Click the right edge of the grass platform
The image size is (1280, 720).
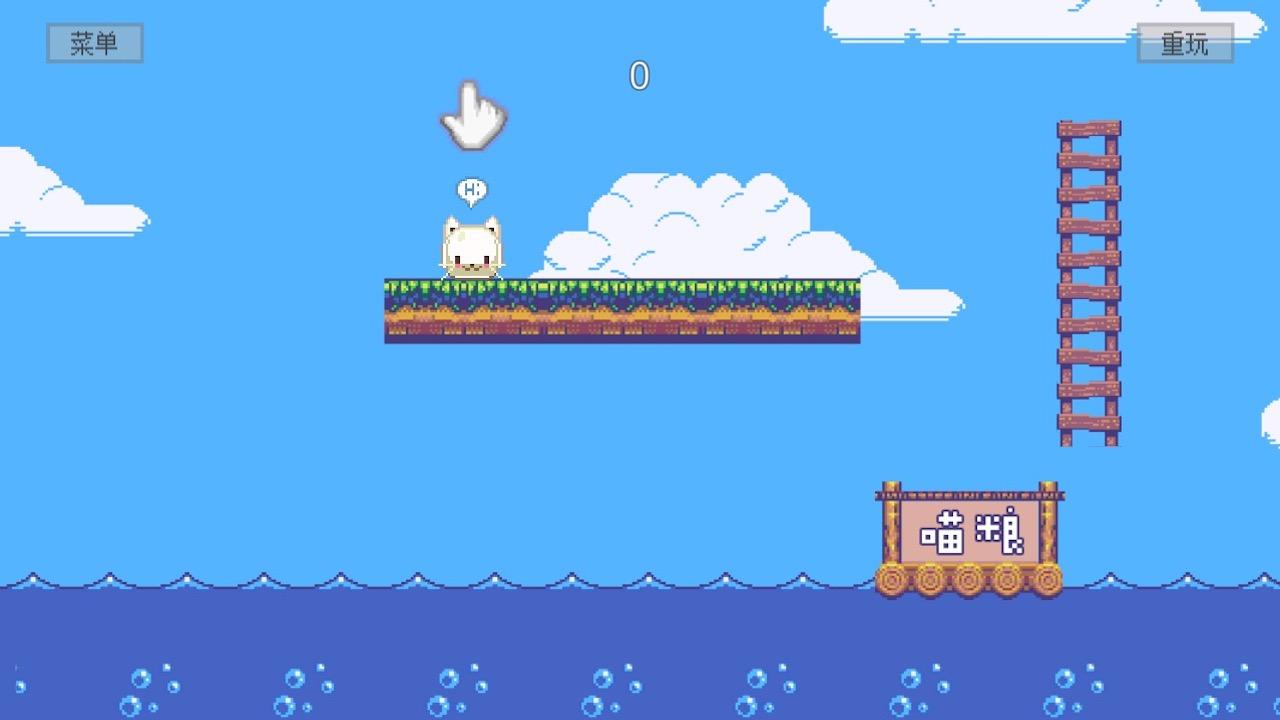point(855,310)
